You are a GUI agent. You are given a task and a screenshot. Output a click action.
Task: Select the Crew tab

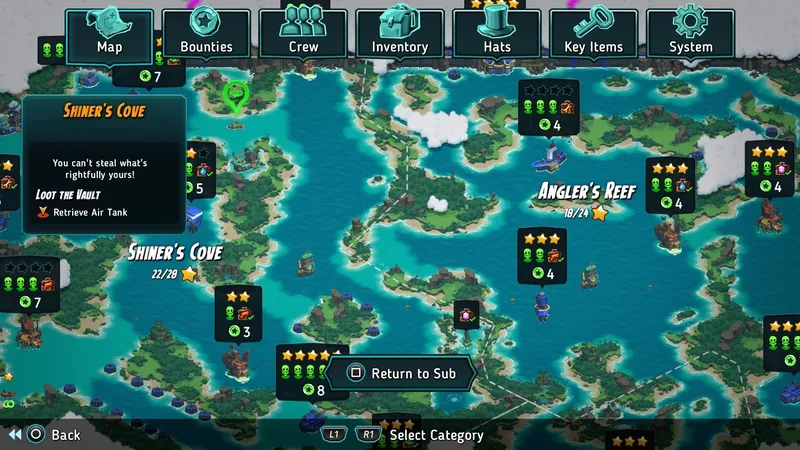coord(303,33)
